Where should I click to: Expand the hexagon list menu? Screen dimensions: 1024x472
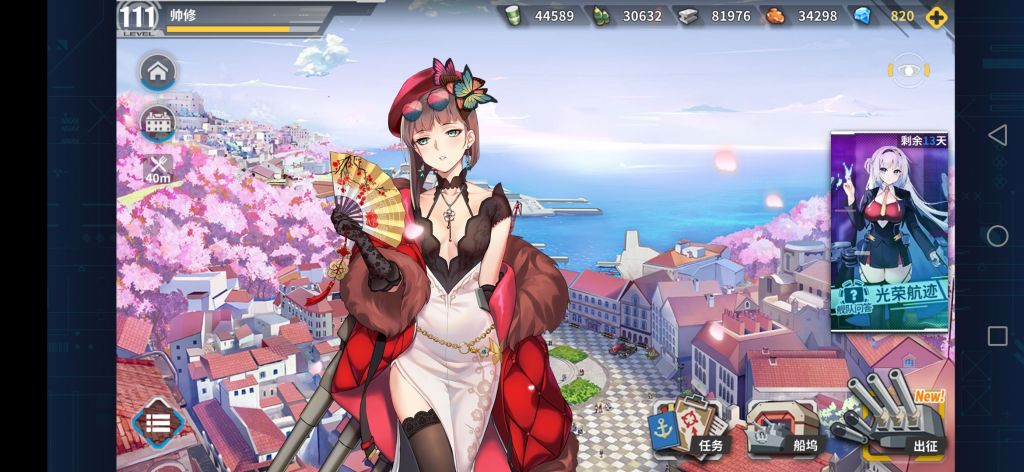tap(157, 424)
